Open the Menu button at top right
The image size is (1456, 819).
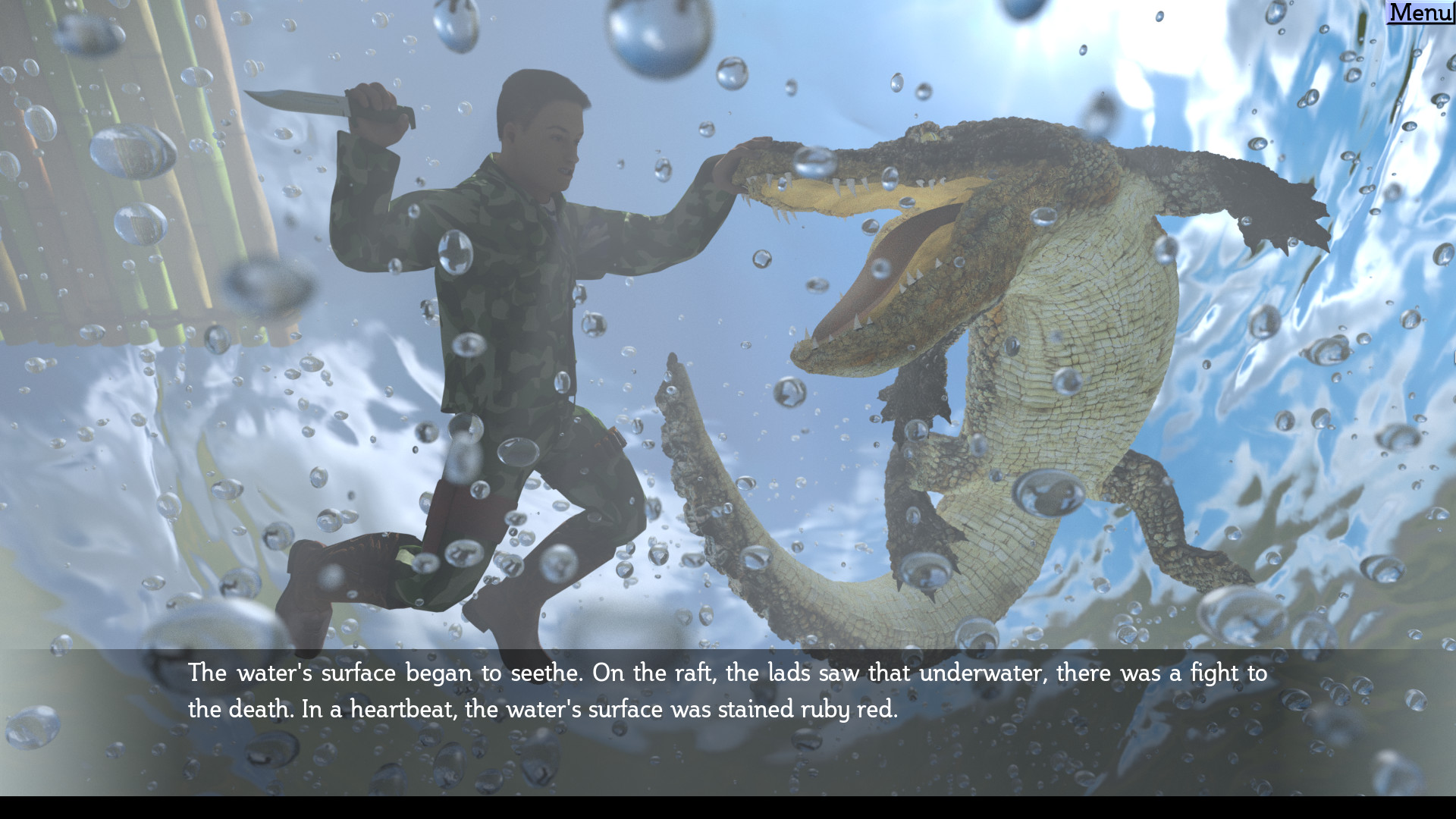[1420, 12]
